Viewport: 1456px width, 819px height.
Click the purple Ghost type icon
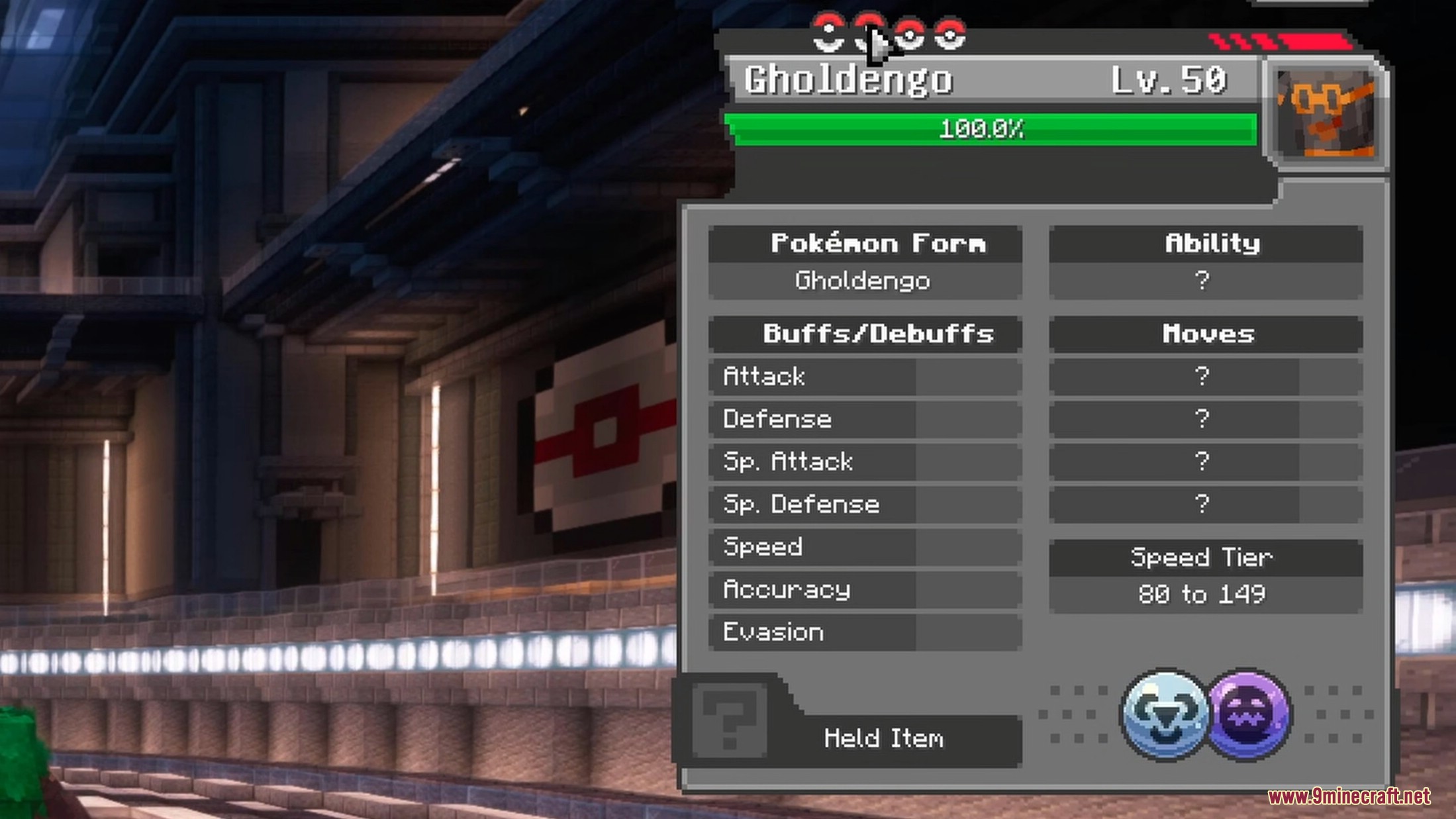coord(1249,714)
